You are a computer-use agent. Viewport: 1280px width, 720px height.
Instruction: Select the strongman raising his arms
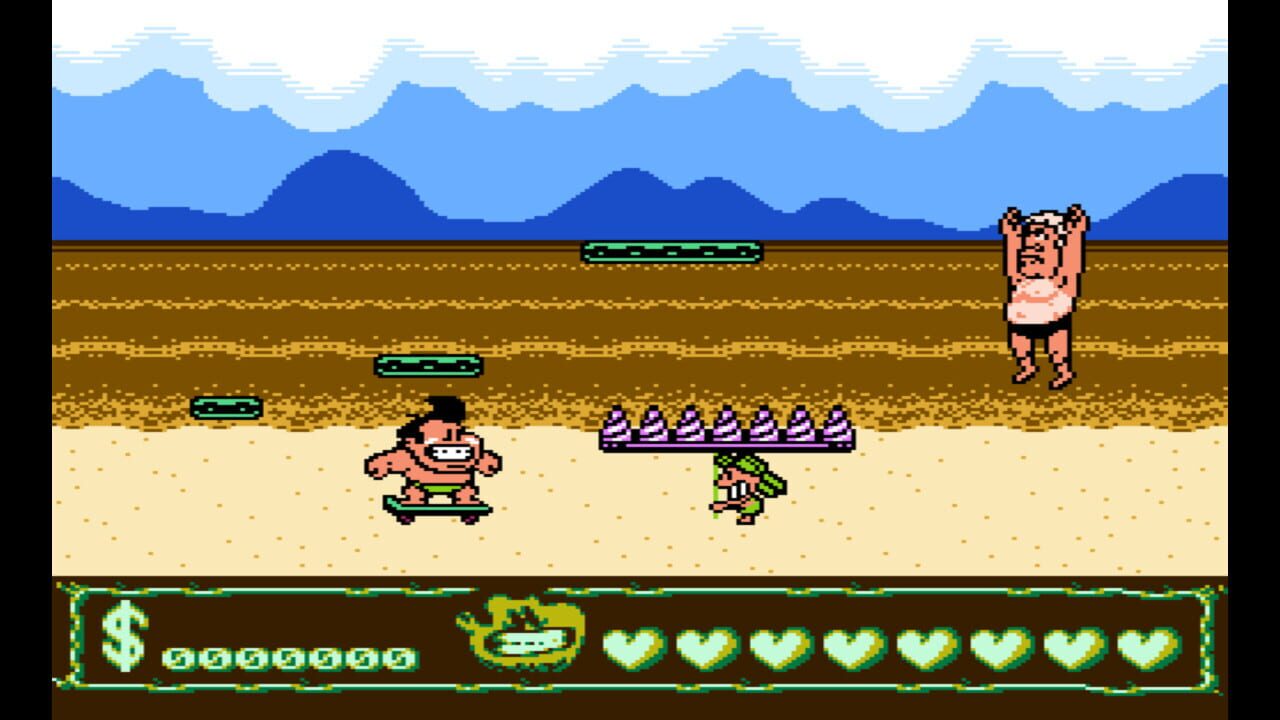coord(1040,290)
